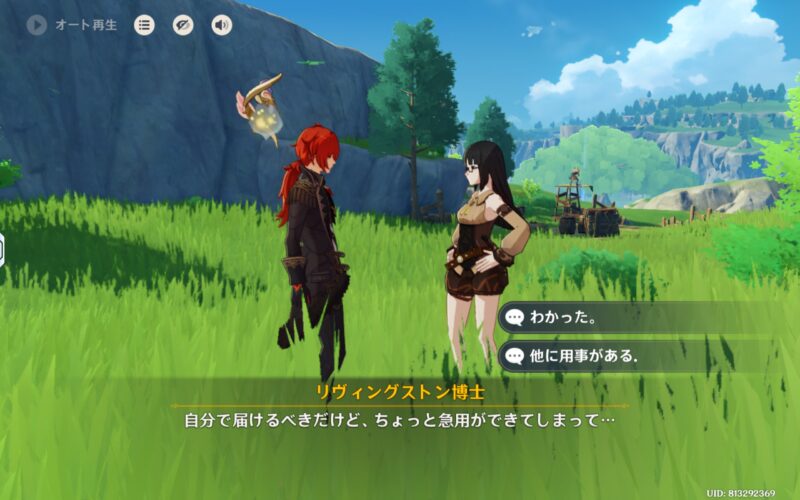
Task: Toggle the voice speaker icon
Action: click(x=221, y=25)
